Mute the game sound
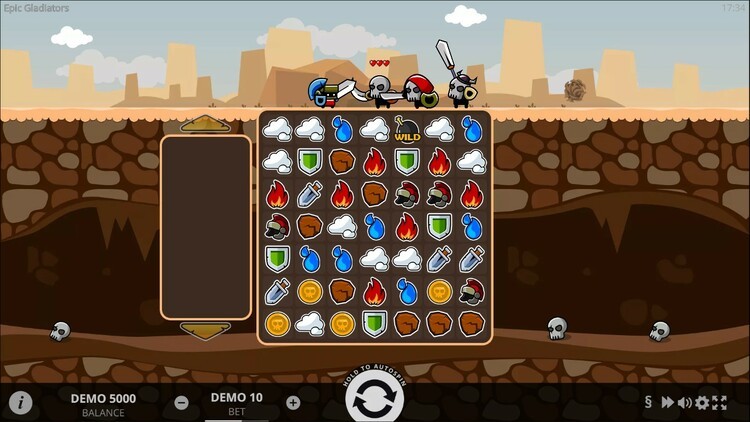 click(x=685, y=403)
